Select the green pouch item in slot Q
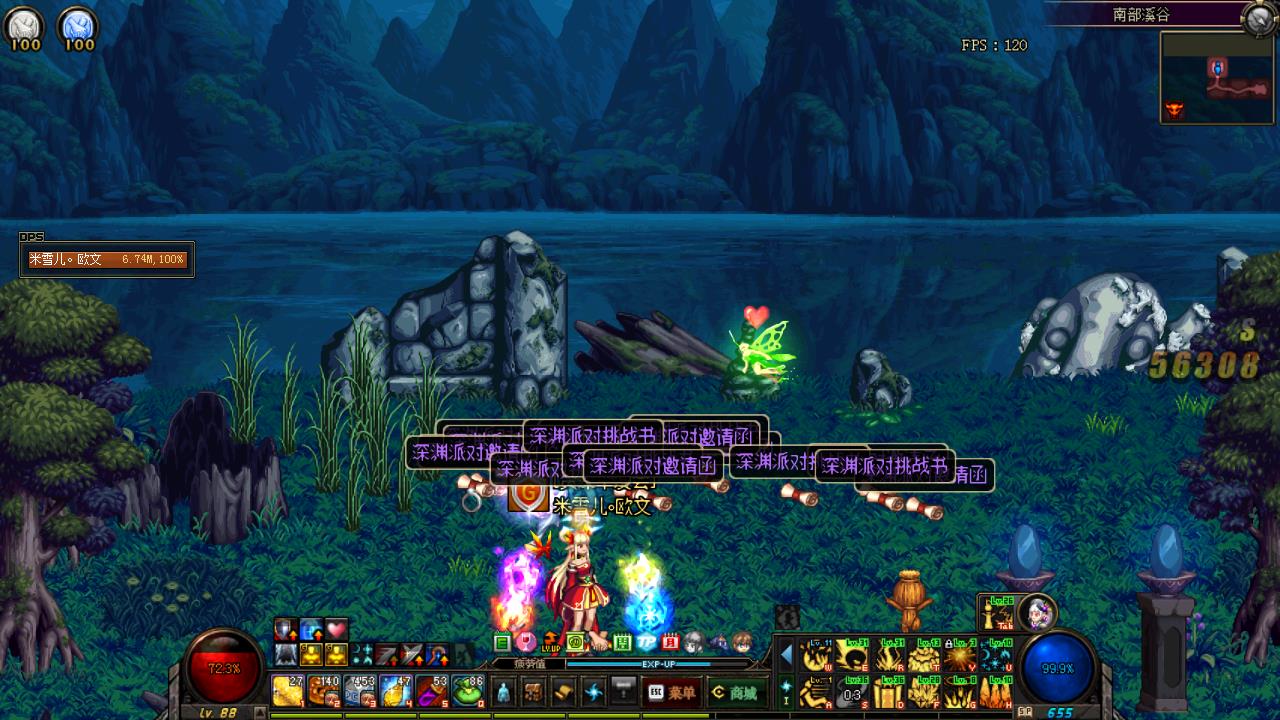Viewport: 1280px width, 720px height. [x=466, y=690]
